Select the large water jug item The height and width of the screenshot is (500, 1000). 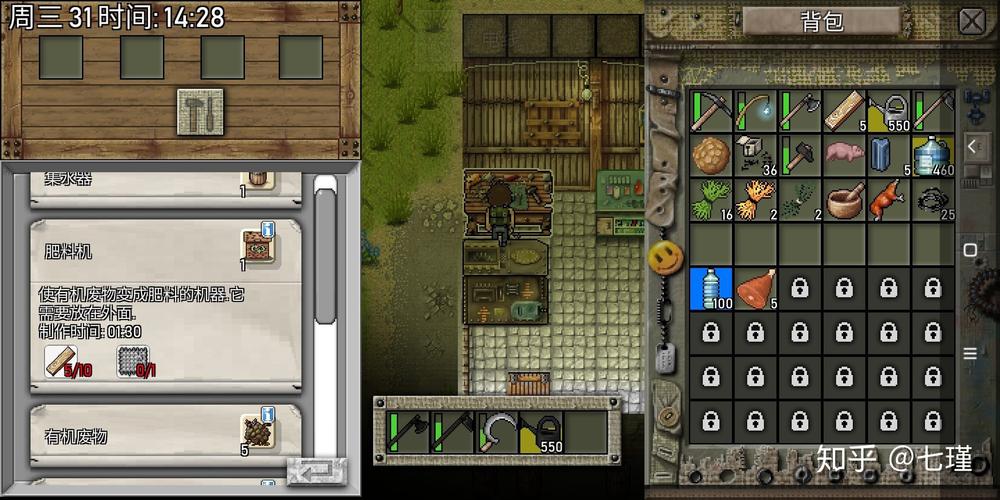point(931,155)
